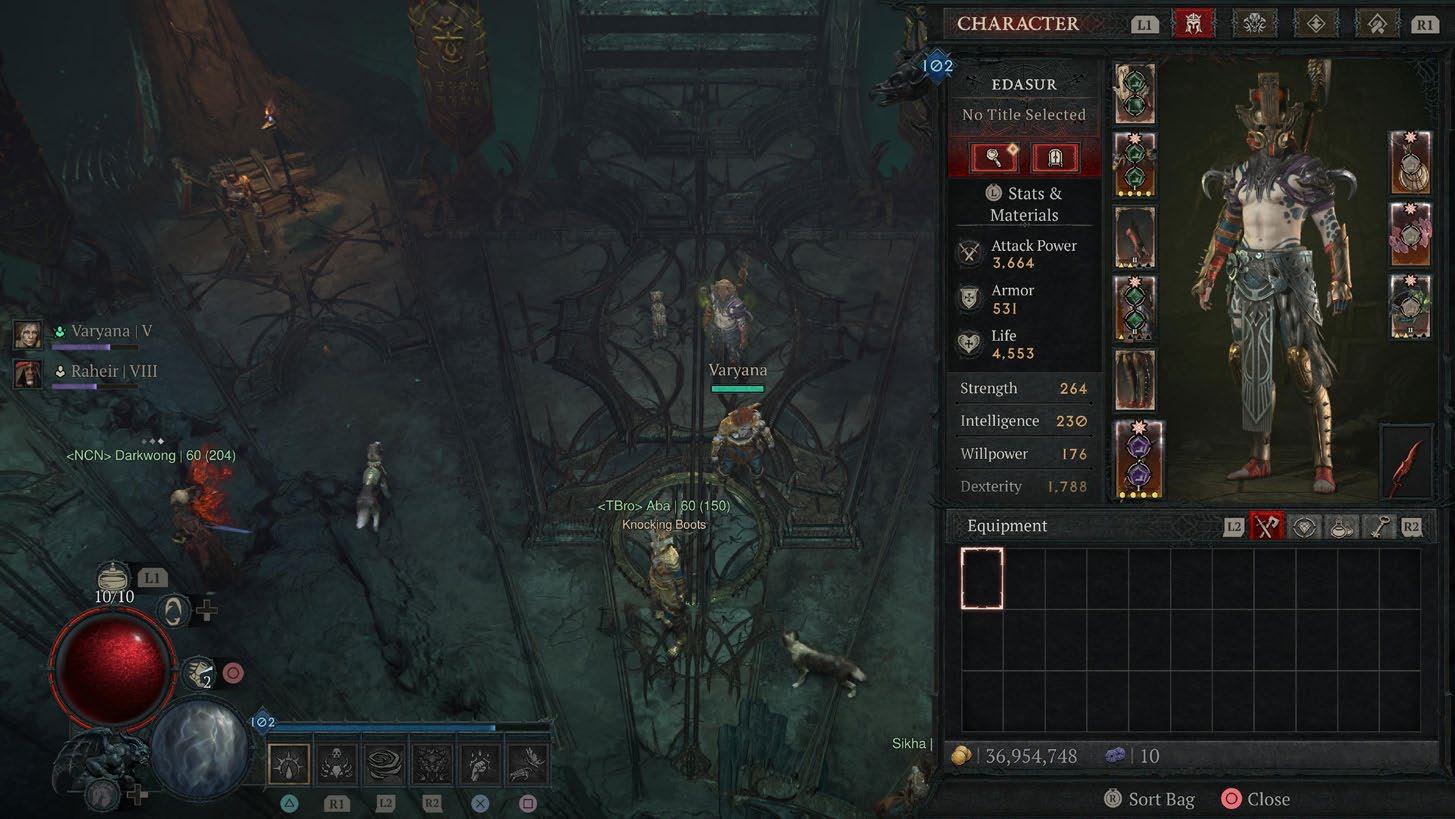Switch to the Equipment bag tab
The image size is (1455, 819).
coord(1267,527)
